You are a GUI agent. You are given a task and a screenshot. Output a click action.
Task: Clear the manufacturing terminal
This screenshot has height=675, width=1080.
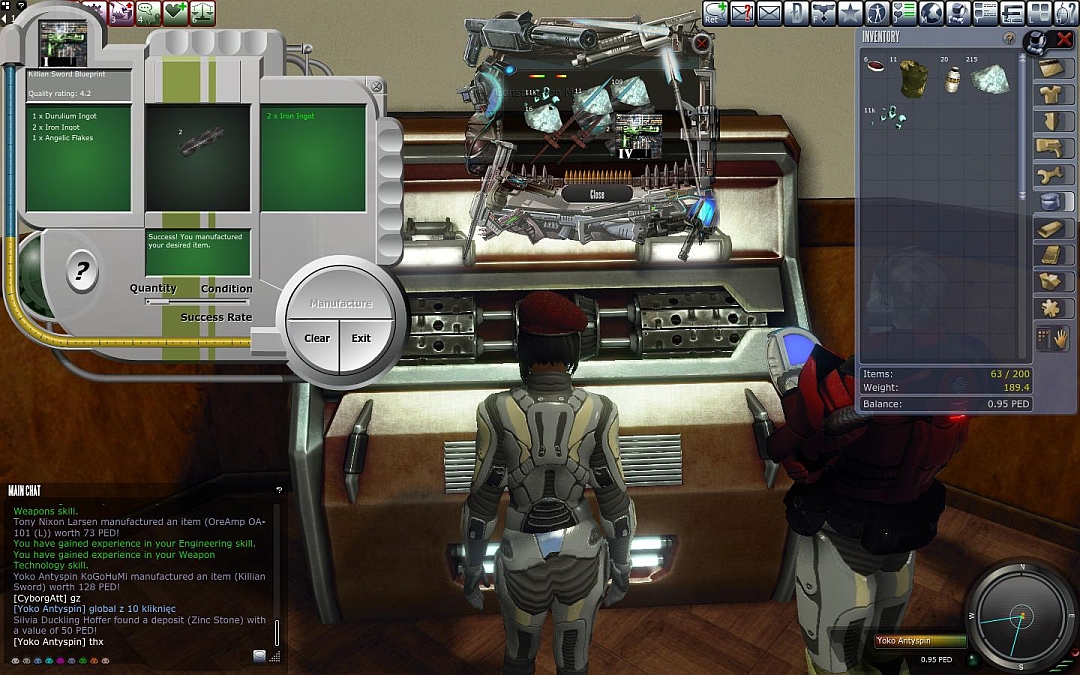[316, 338]
